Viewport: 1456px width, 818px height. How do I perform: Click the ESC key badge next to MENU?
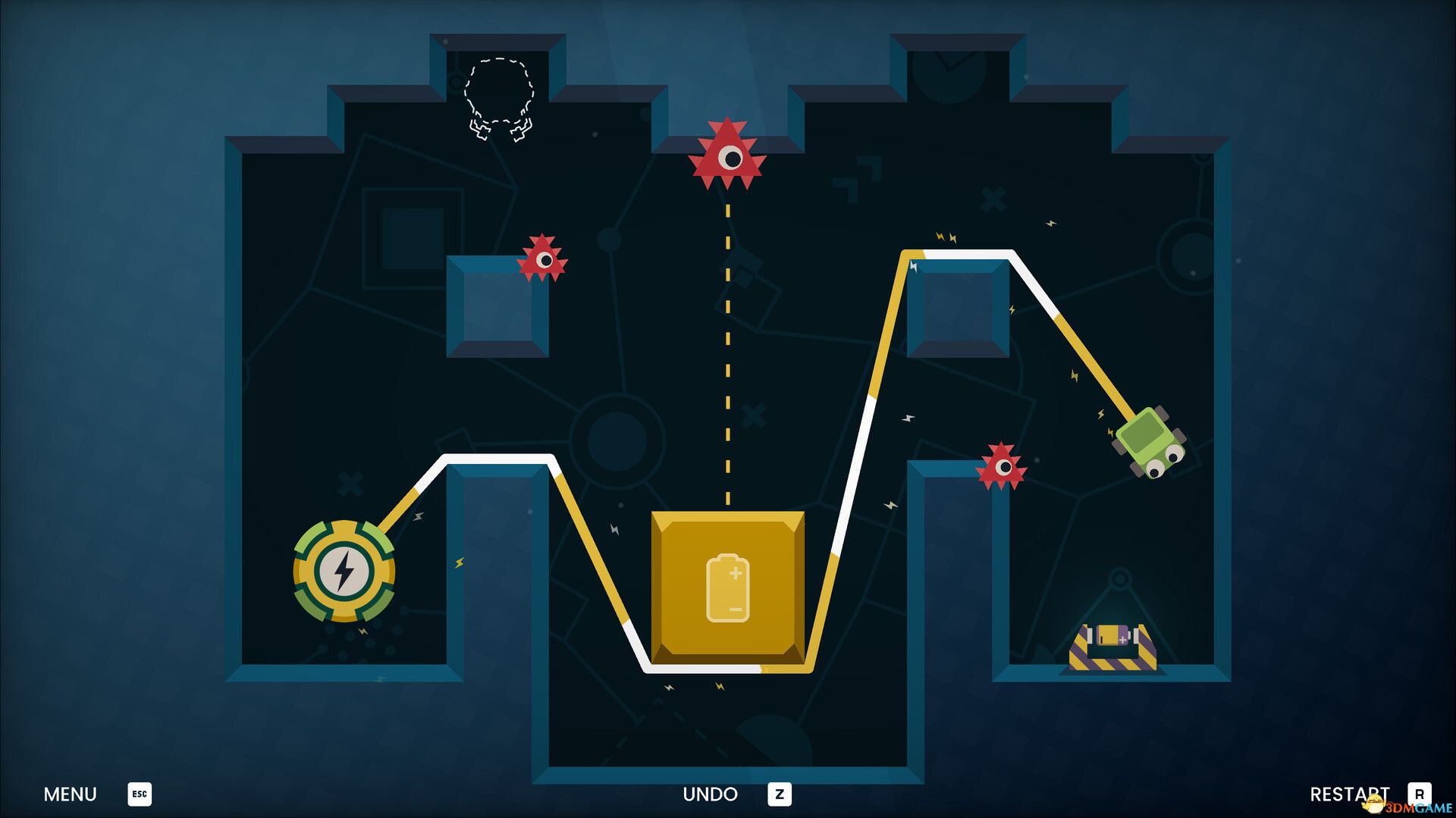tap(139, 794)
